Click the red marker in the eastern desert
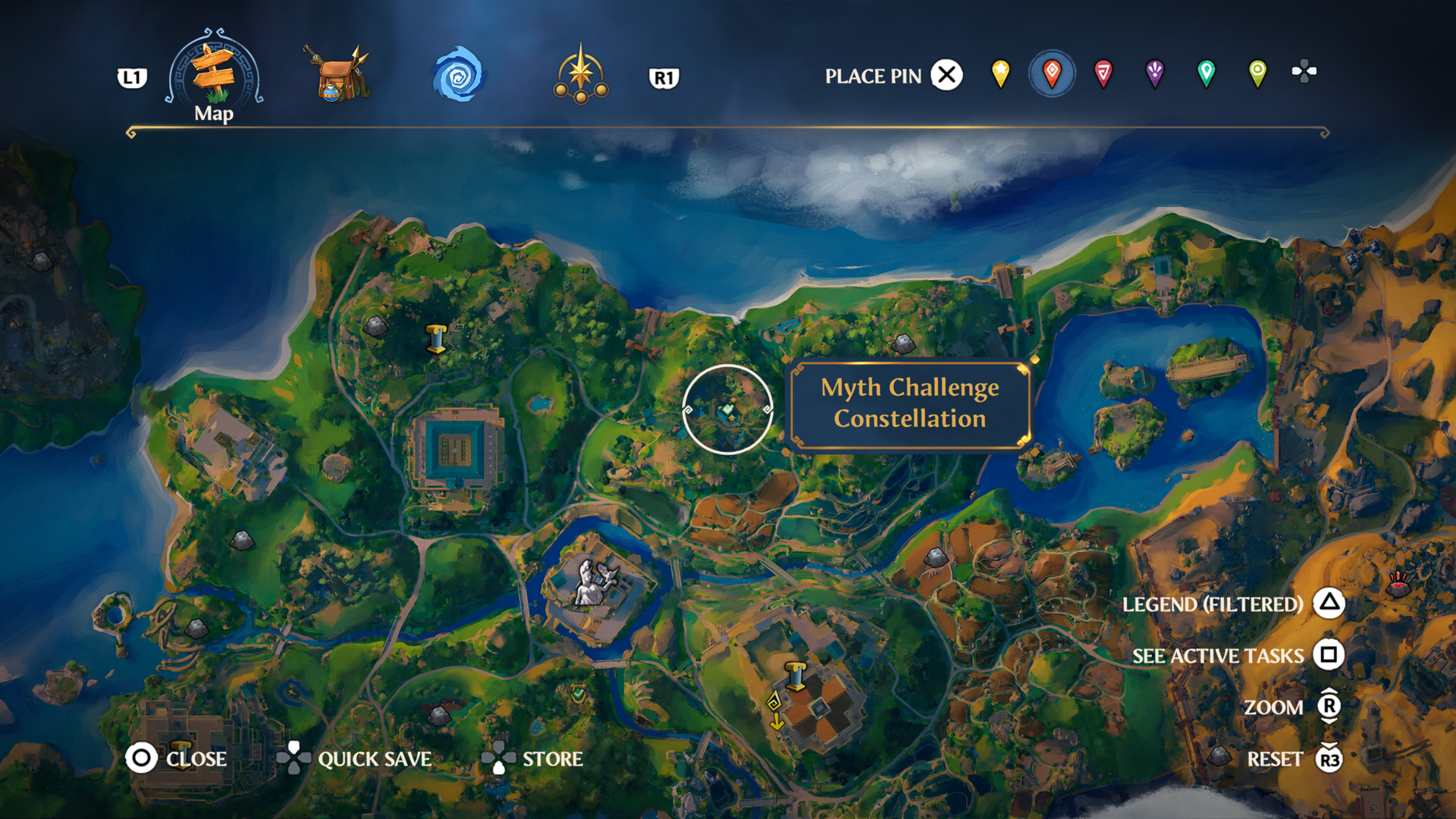 click(1398, 584)
